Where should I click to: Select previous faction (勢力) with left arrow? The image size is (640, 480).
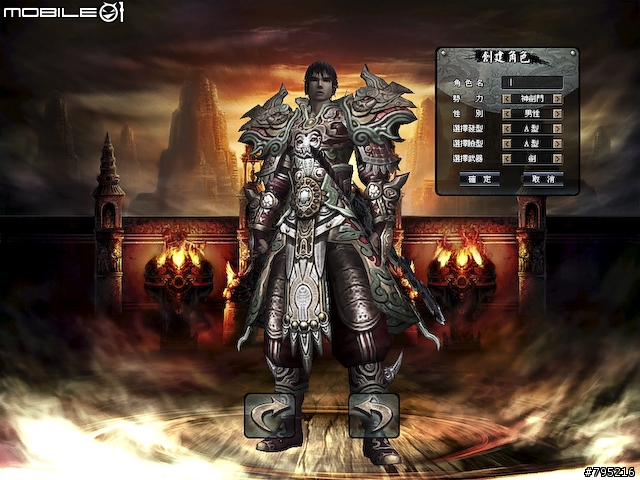pos(507,98)
